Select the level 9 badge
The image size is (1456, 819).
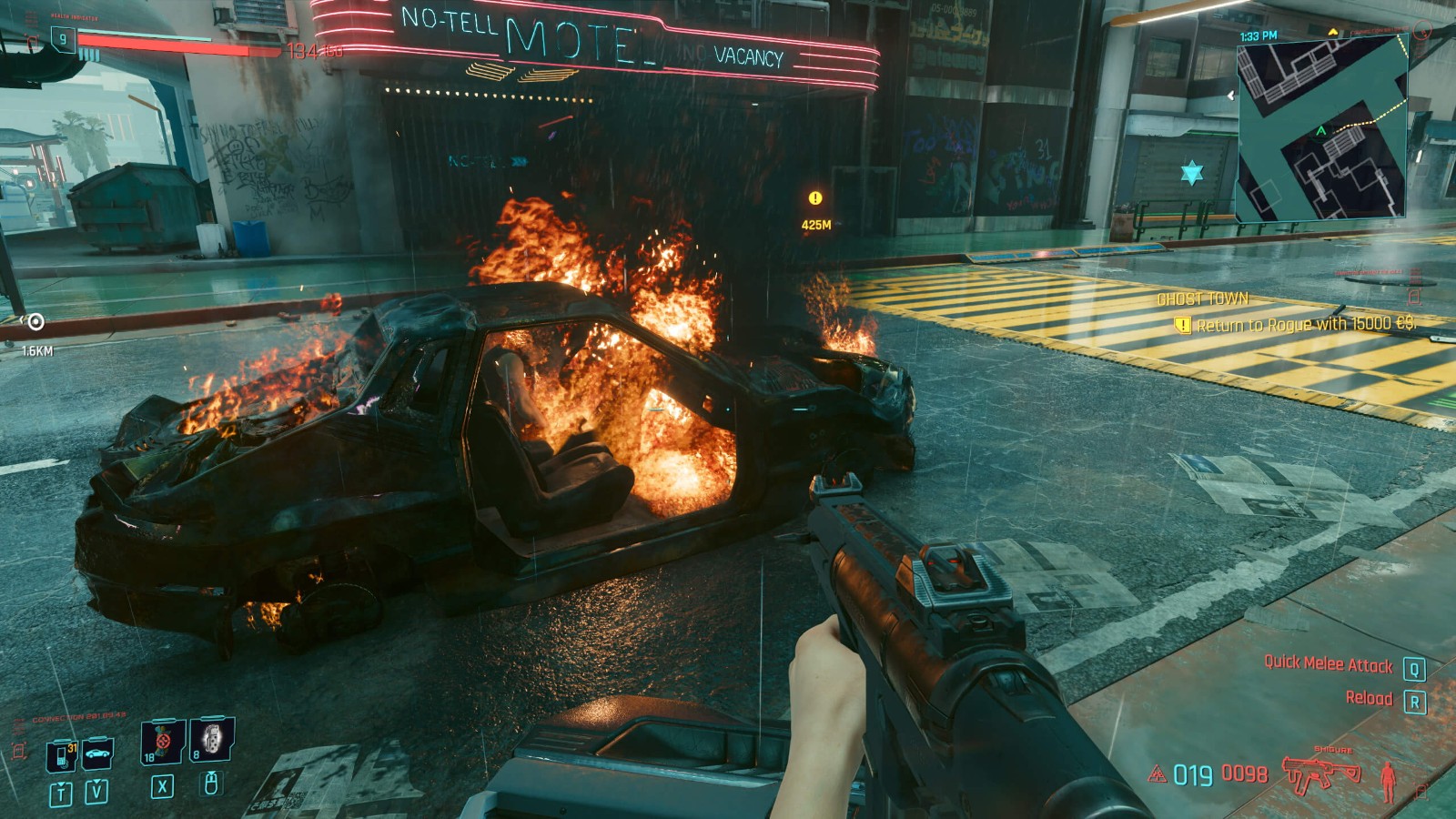63,39
